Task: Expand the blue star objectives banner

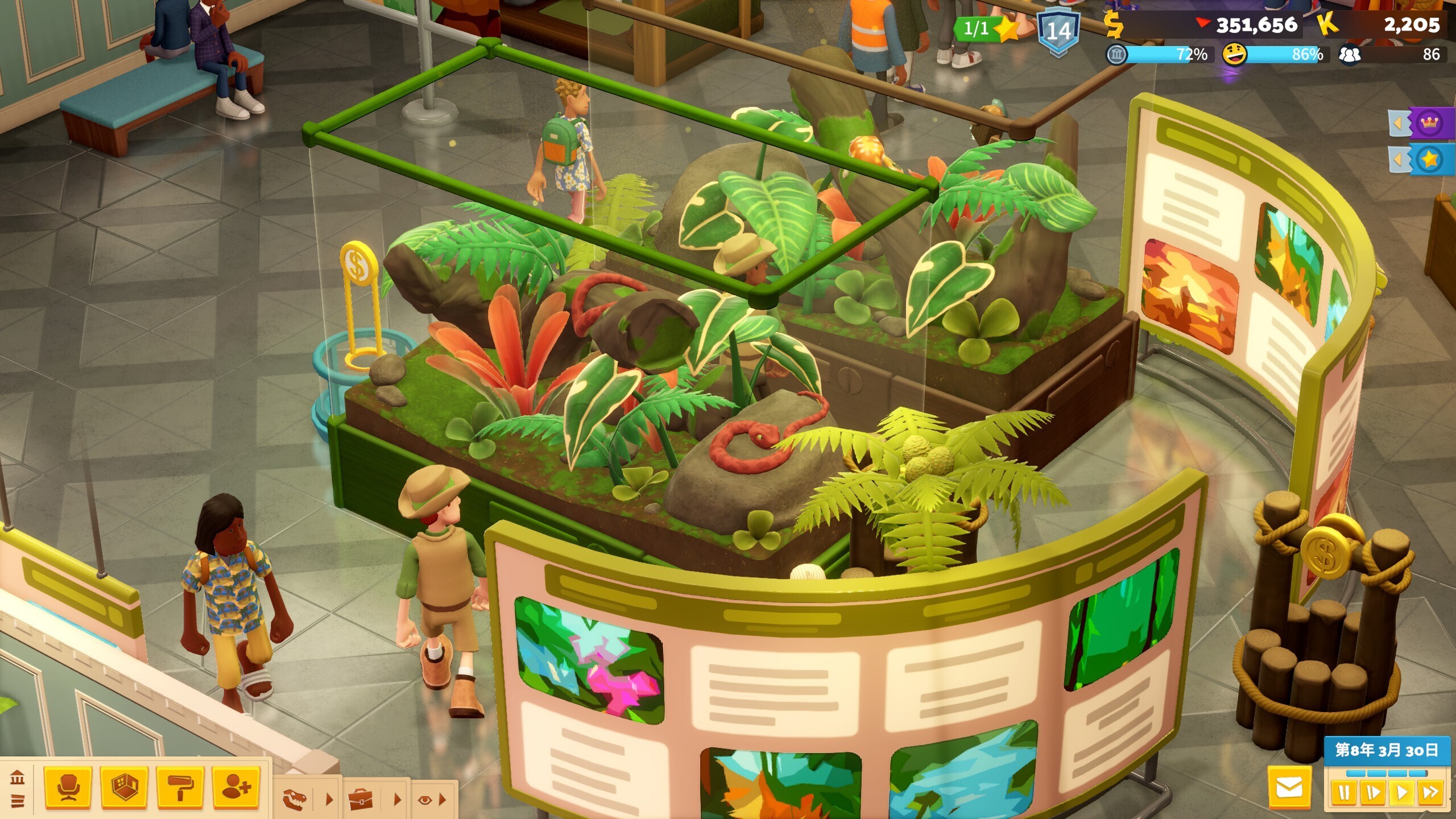Action: coord(1420,160)
